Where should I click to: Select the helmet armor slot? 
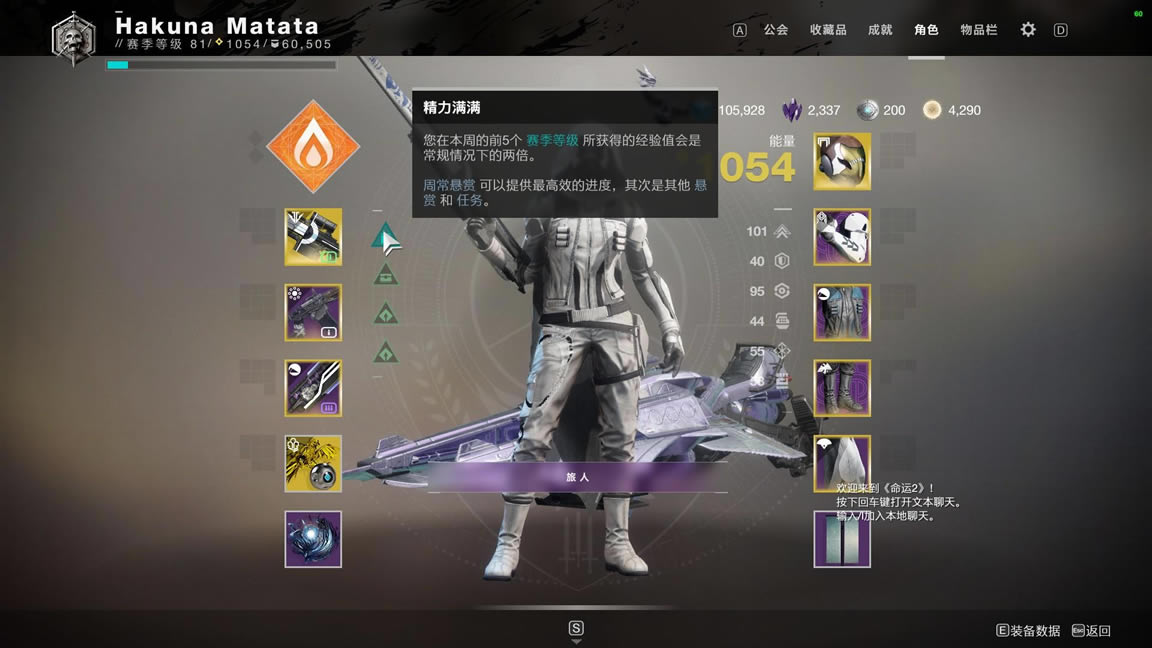click(842, 161)
